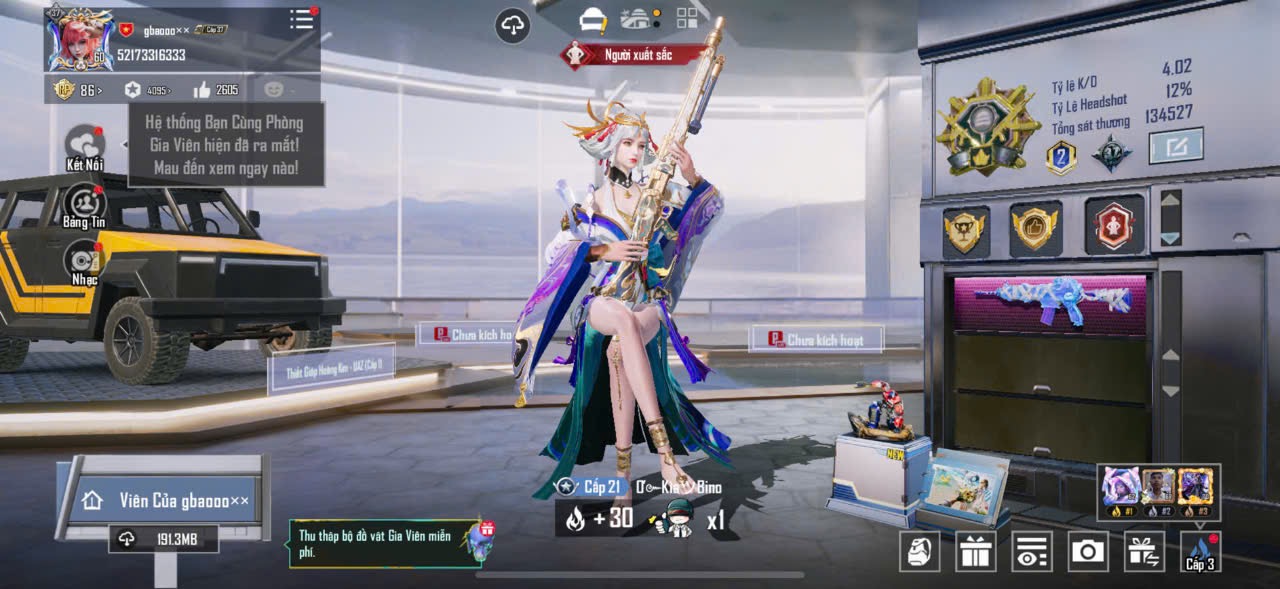
Task: Take a photo with the camera button
Action: pos(1088,551)
